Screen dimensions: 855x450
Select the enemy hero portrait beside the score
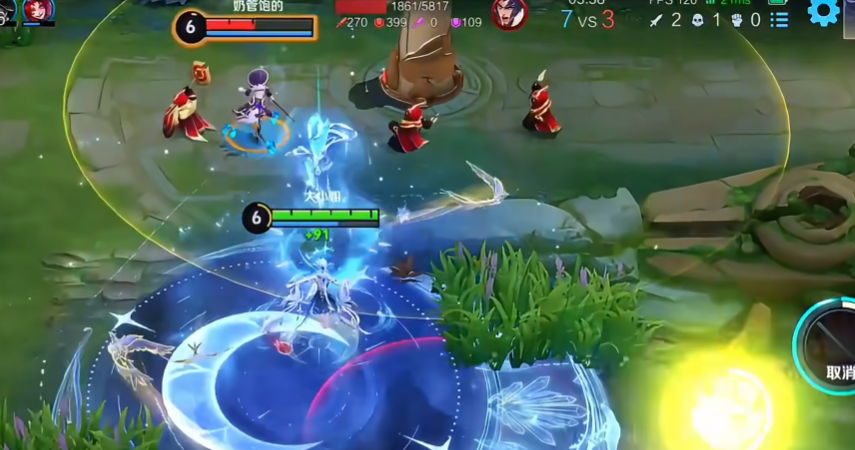click(509, 13)
